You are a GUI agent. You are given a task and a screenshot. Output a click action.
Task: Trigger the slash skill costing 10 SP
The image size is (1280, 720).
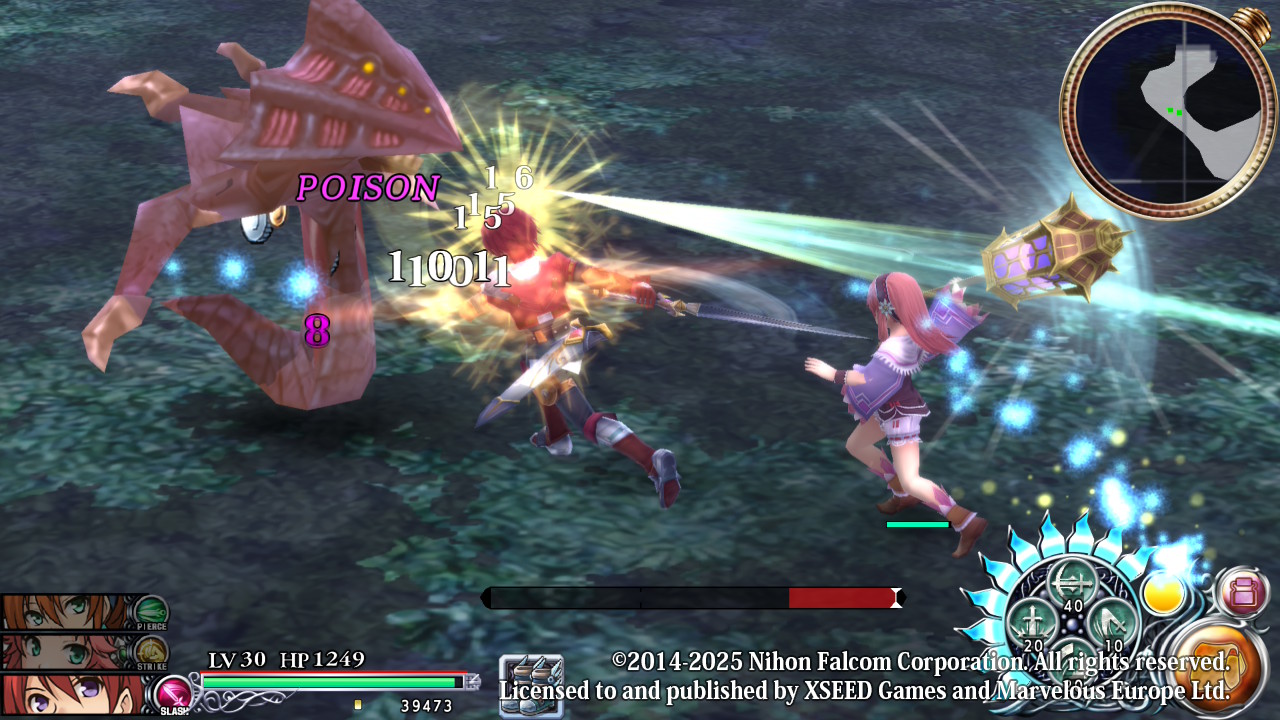(x=1112, y=623)
